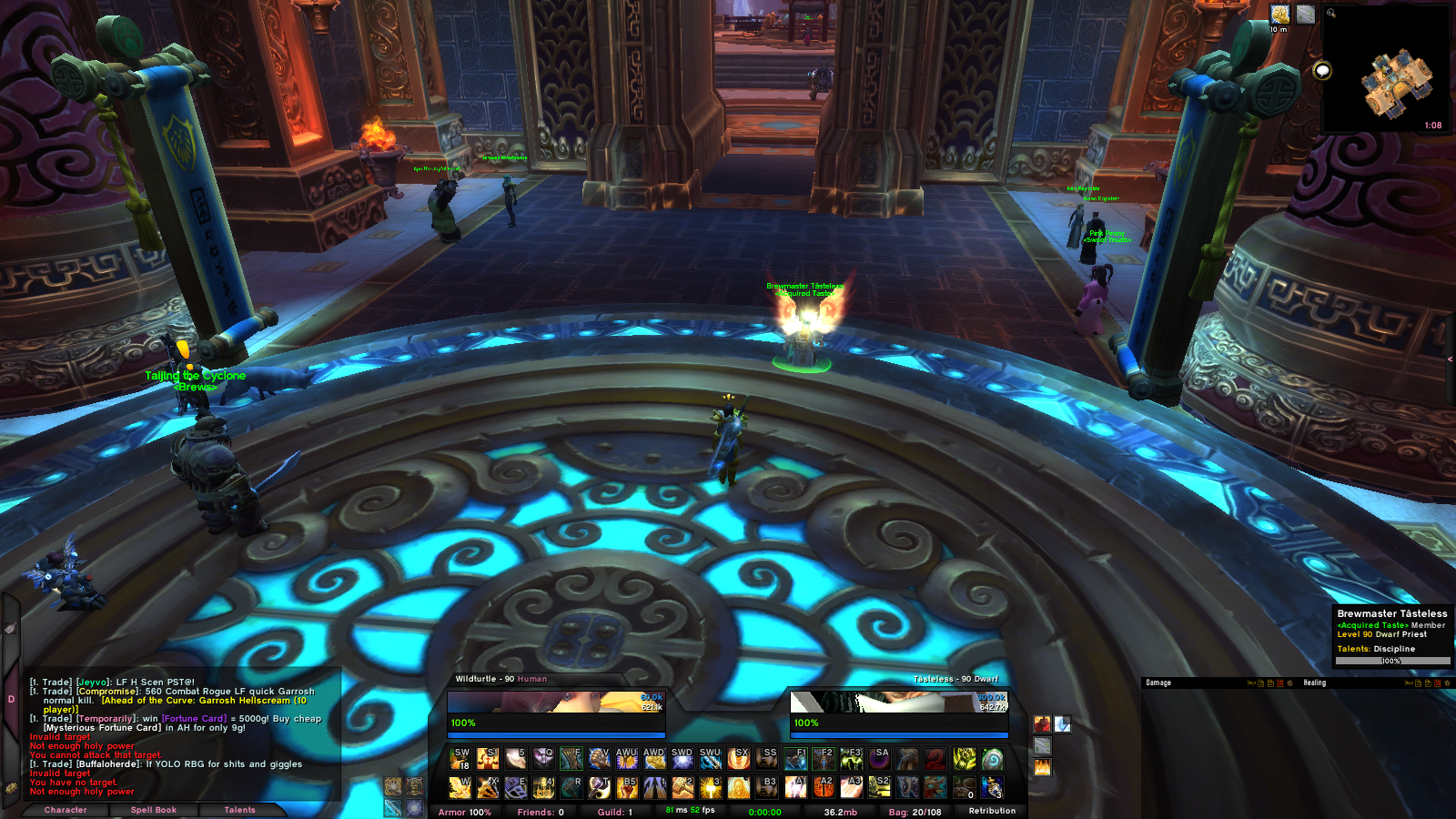This screenshot has width=1456, height=819.
Task: Open the Talents panel
Action: point(239,810)
